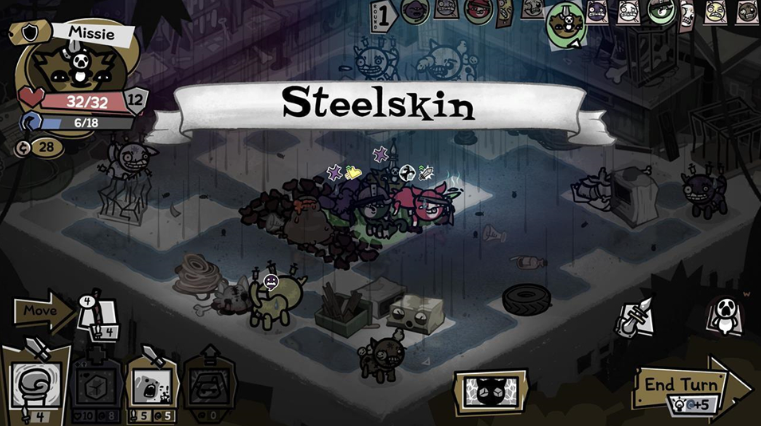Select the highlighted active cat in turn order
This screenshot has height=426, width=761.
[x=566, y=22]
